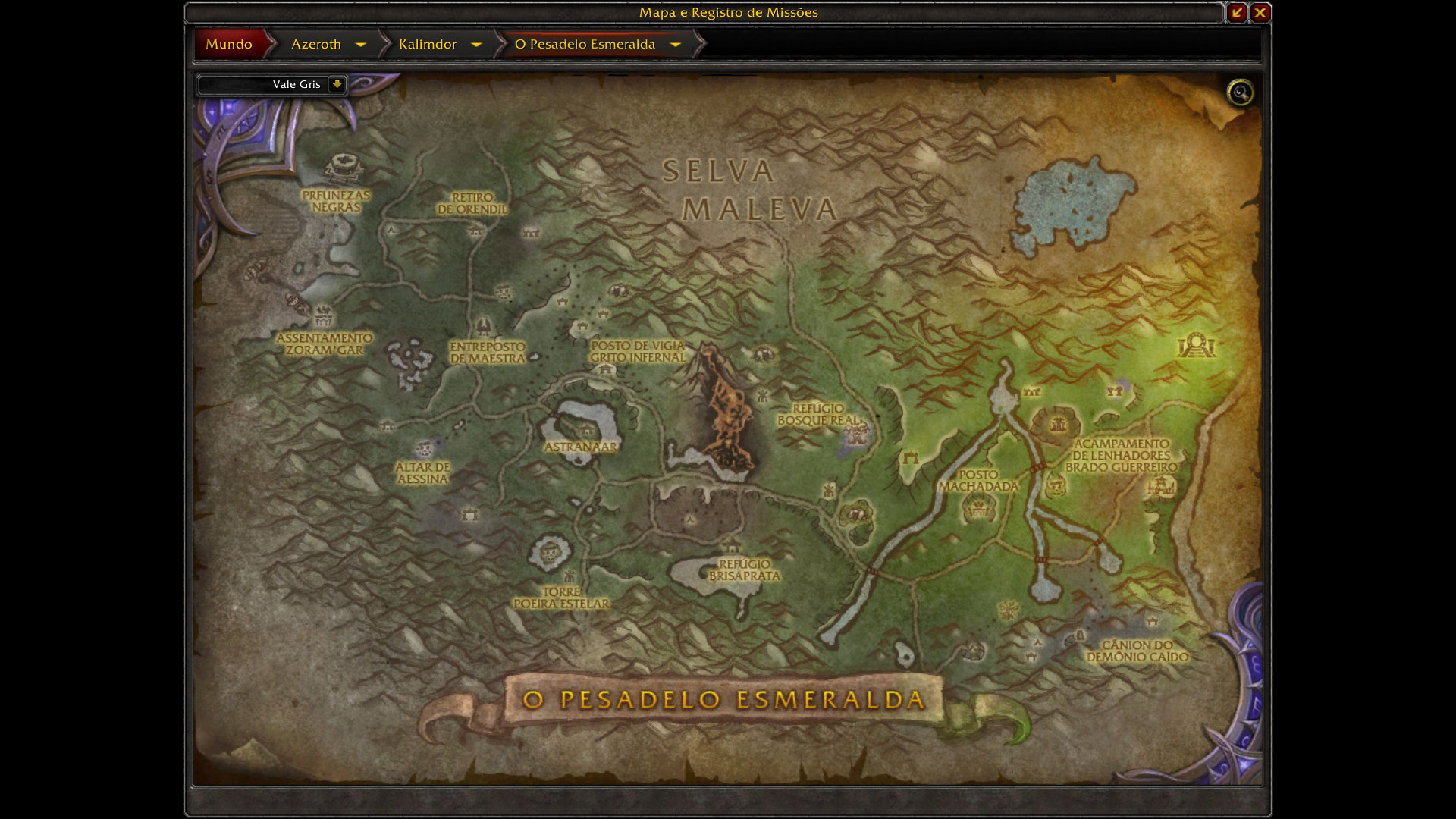Select the Azeroth breadcrumb

coord(316,44)
